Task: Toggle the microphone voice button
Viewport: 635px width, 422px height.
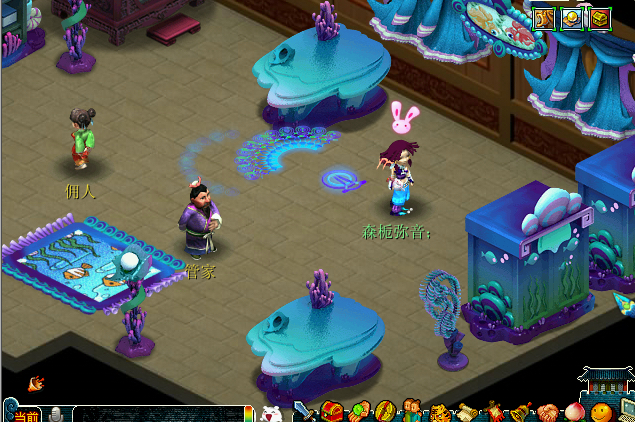Action: (x=57, y=414)
